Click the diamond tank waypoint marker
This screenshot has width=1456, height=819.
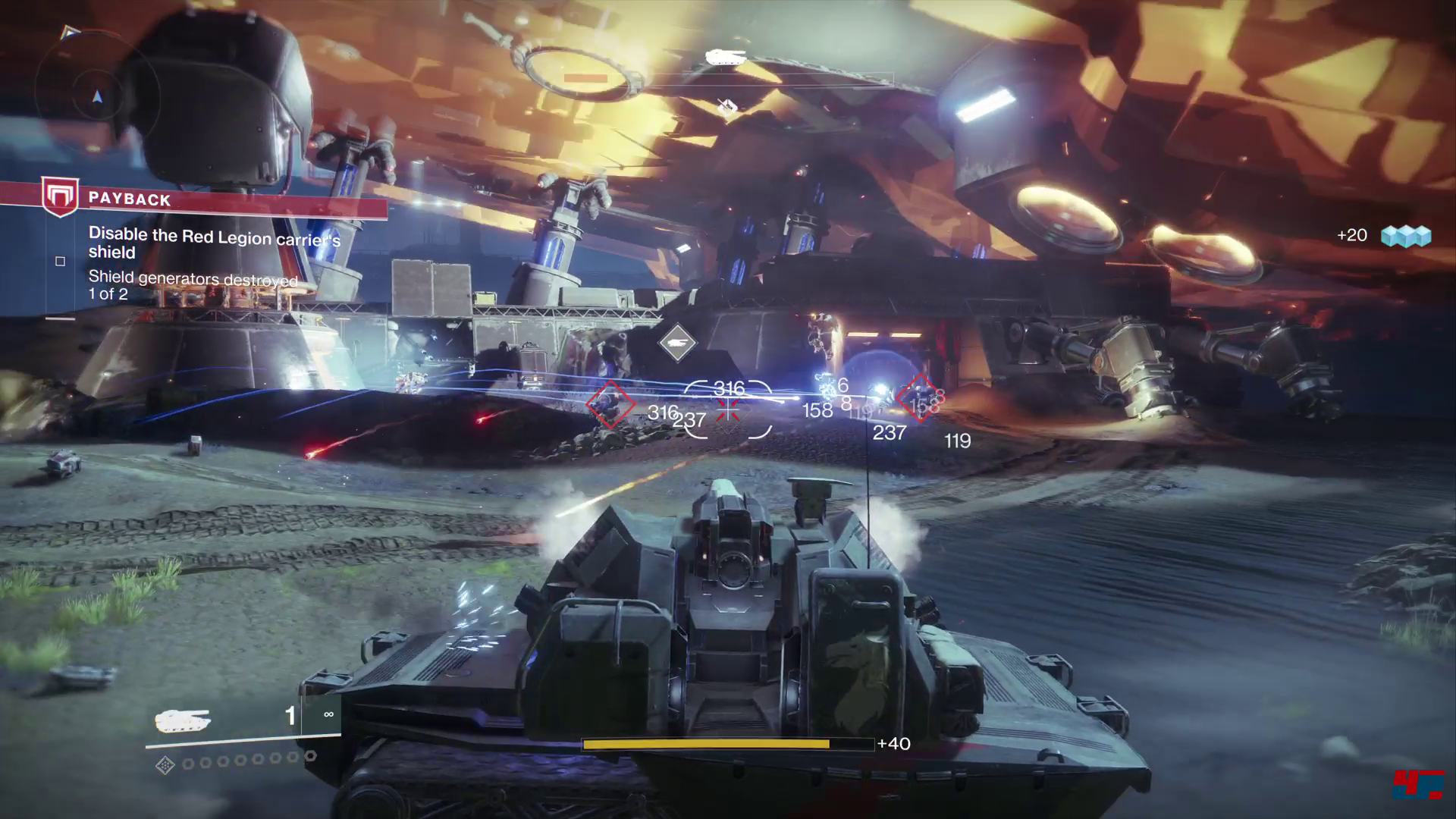point(677,343)
